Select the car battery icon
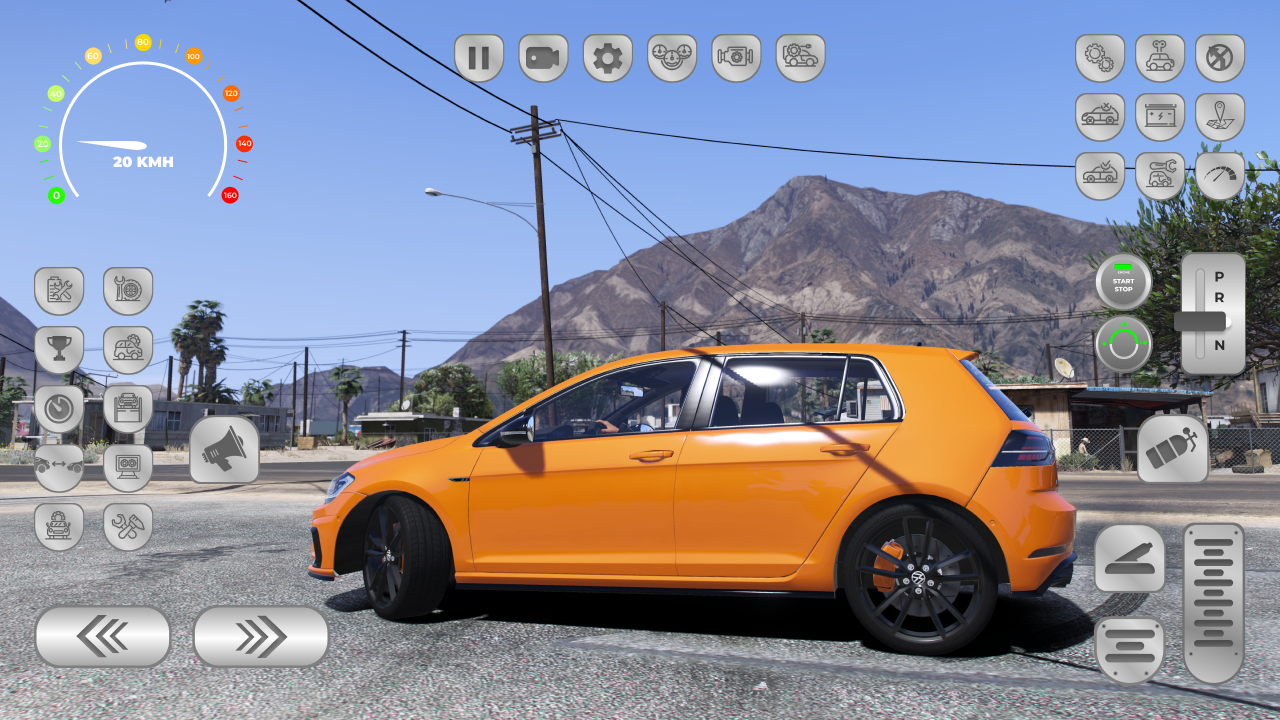Viewport: 1280px width, 720px height. tap(1160, 117)
